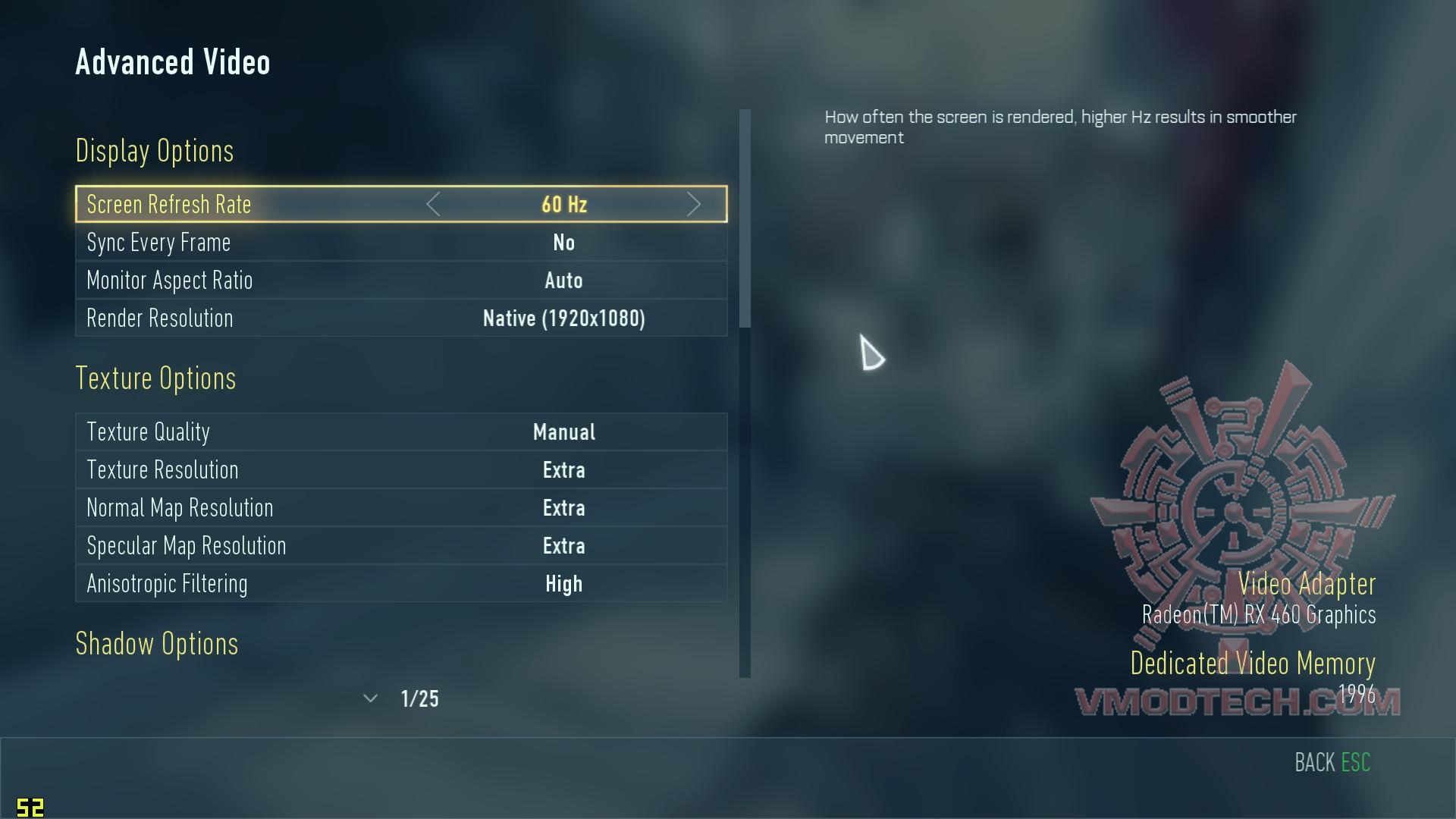Image resolution: width=1456 pixels, height=819 pixels.
Task: Select the Specular Map Resolution row
Action: [x=400, y=546]
